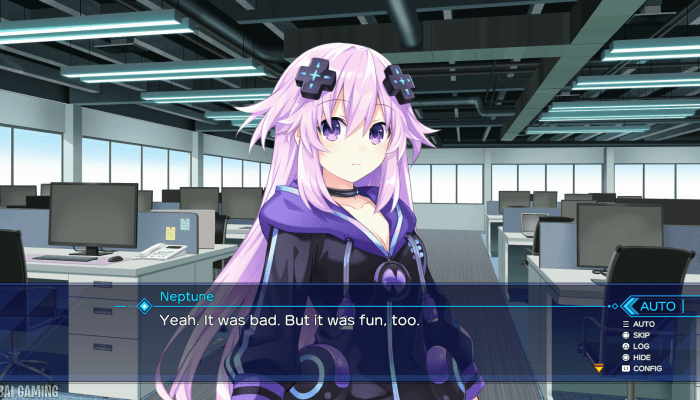Open the dialogue LOG
The height and width of the screenshot is (400, 700).
(642, 346)
